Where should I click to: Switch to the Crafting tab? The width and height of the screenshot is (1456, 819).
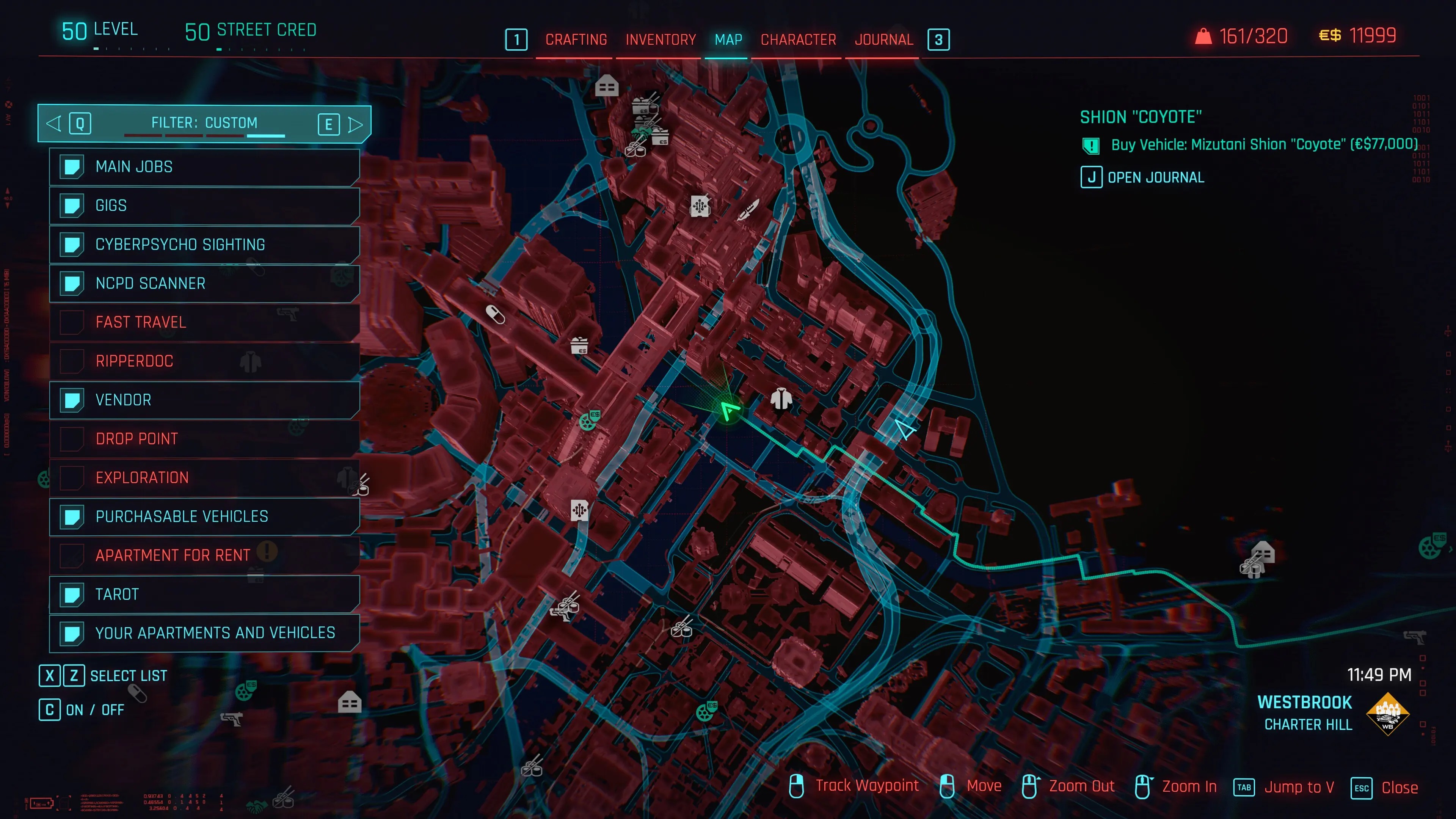[576, 39]
